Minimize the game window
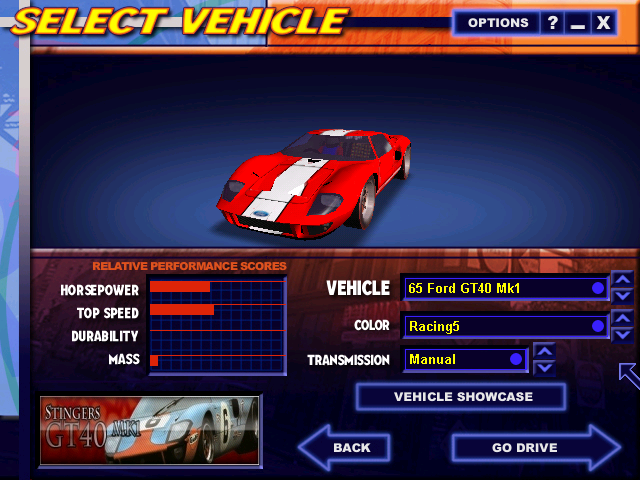 click(x=577, y=23)
